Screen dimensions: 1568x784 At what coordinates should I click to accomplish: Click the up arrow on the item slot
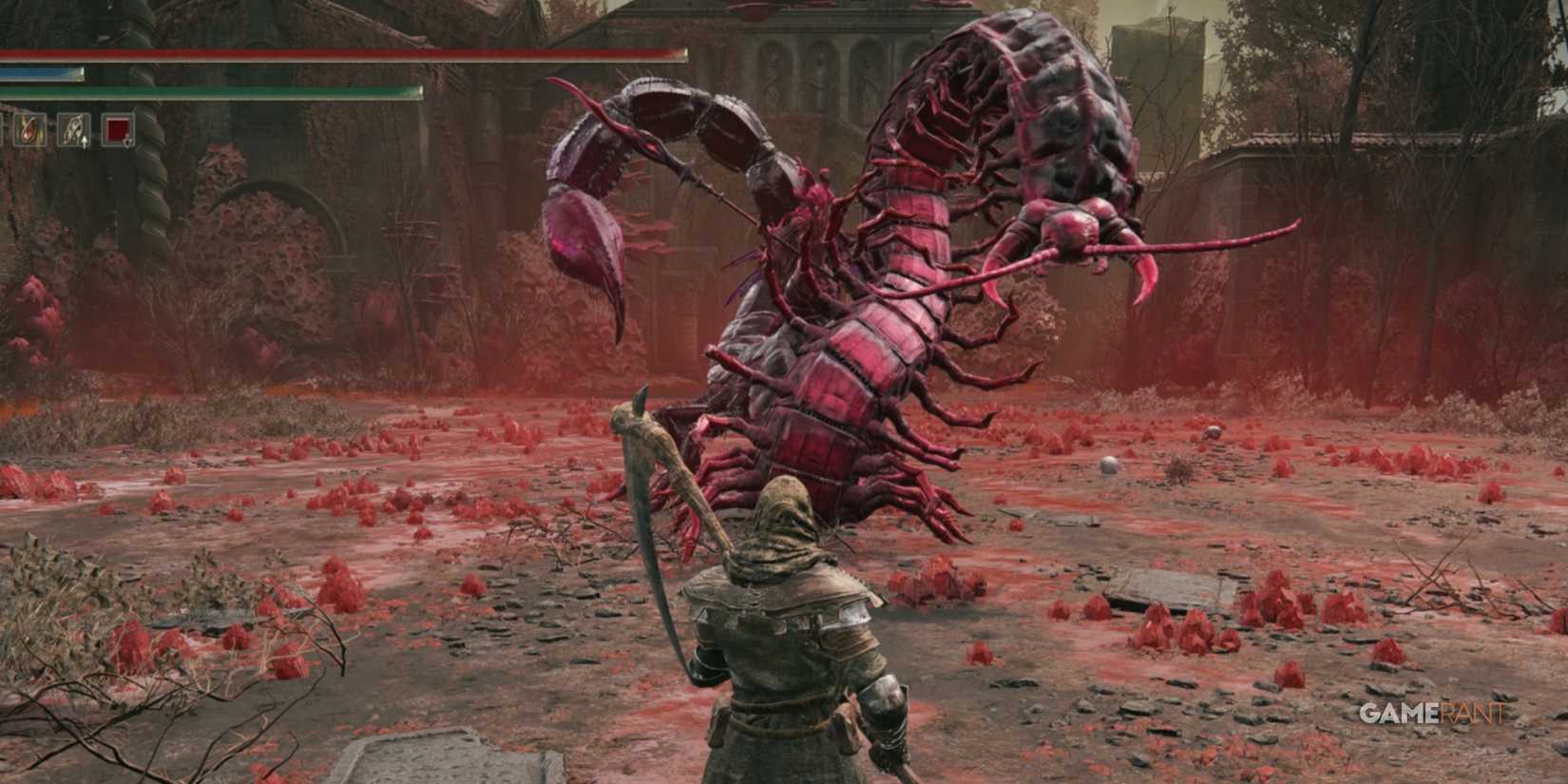85,143
